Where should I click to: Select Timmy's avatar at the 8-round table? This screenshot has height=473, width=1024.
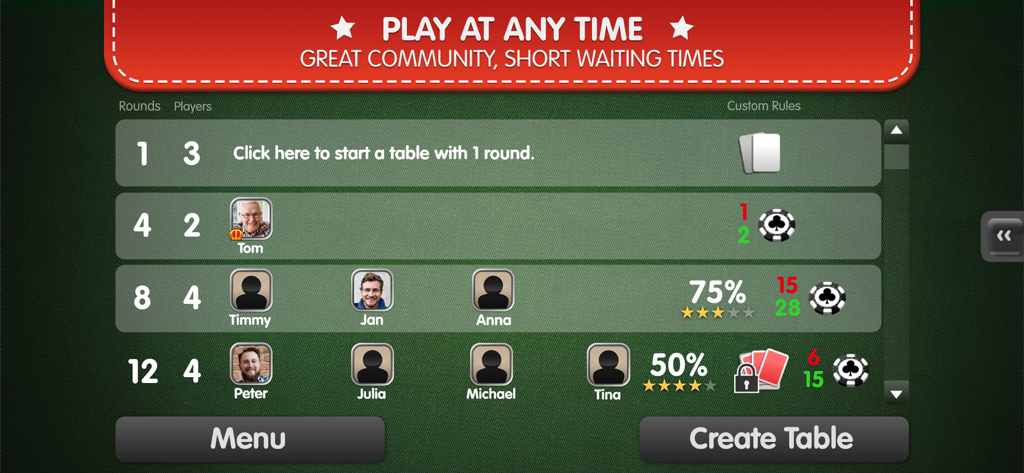pyautogui.click(x=251, y=290)
